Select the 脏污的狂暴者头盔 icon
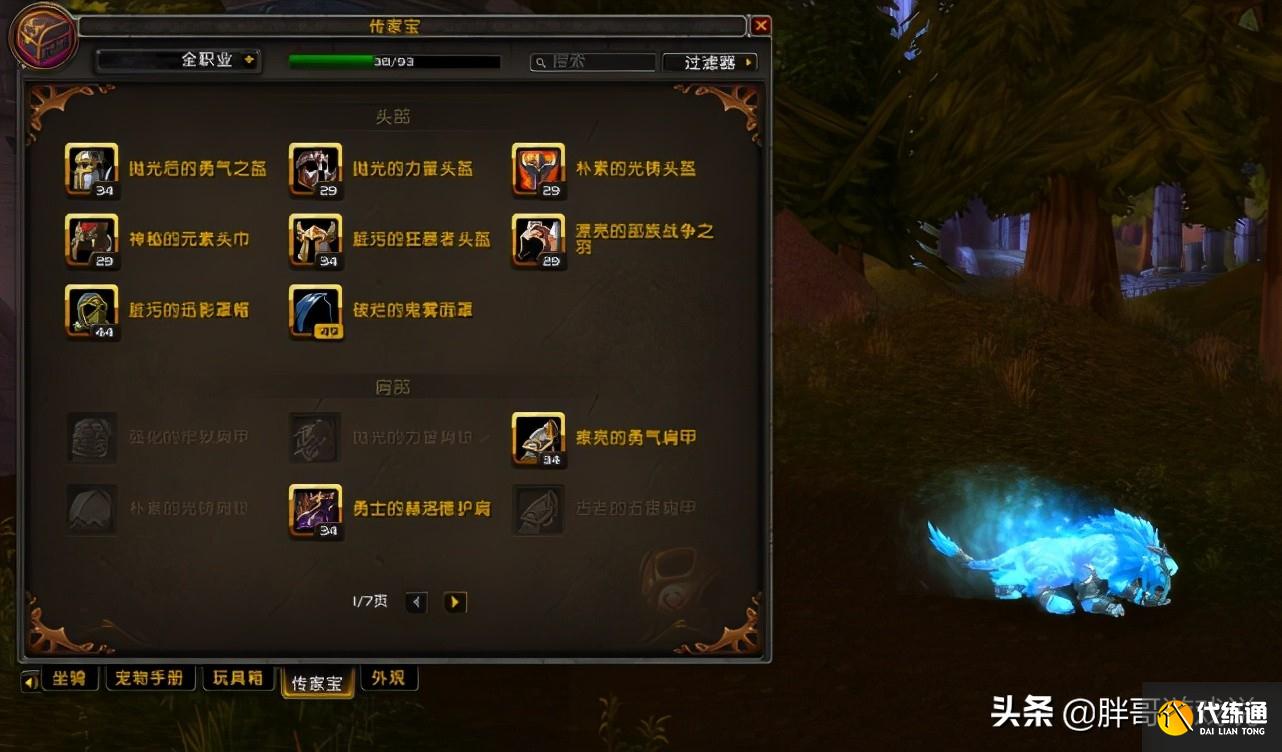This screenshot has width=1282, height=752. [x=315, y=240]
